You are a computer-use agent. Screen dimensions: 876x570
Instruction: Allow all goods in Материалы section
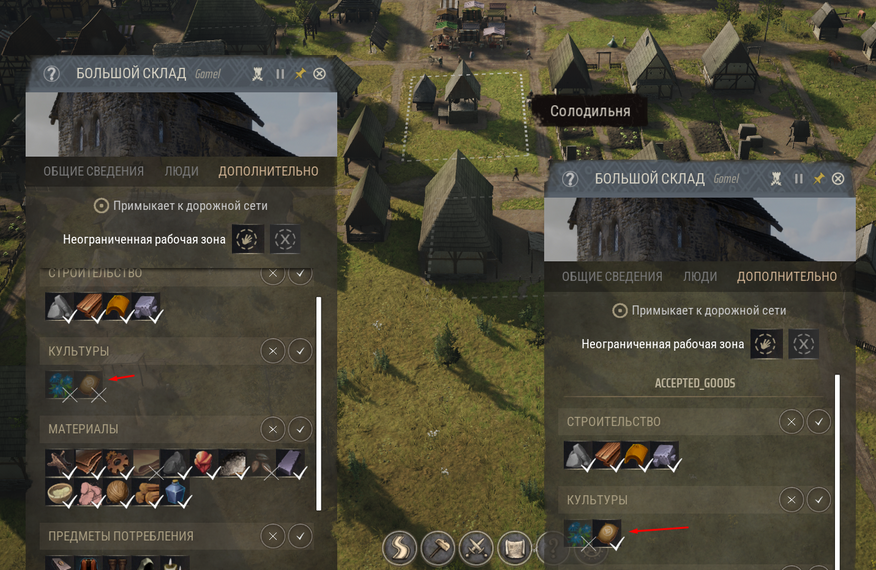point(300,429)
